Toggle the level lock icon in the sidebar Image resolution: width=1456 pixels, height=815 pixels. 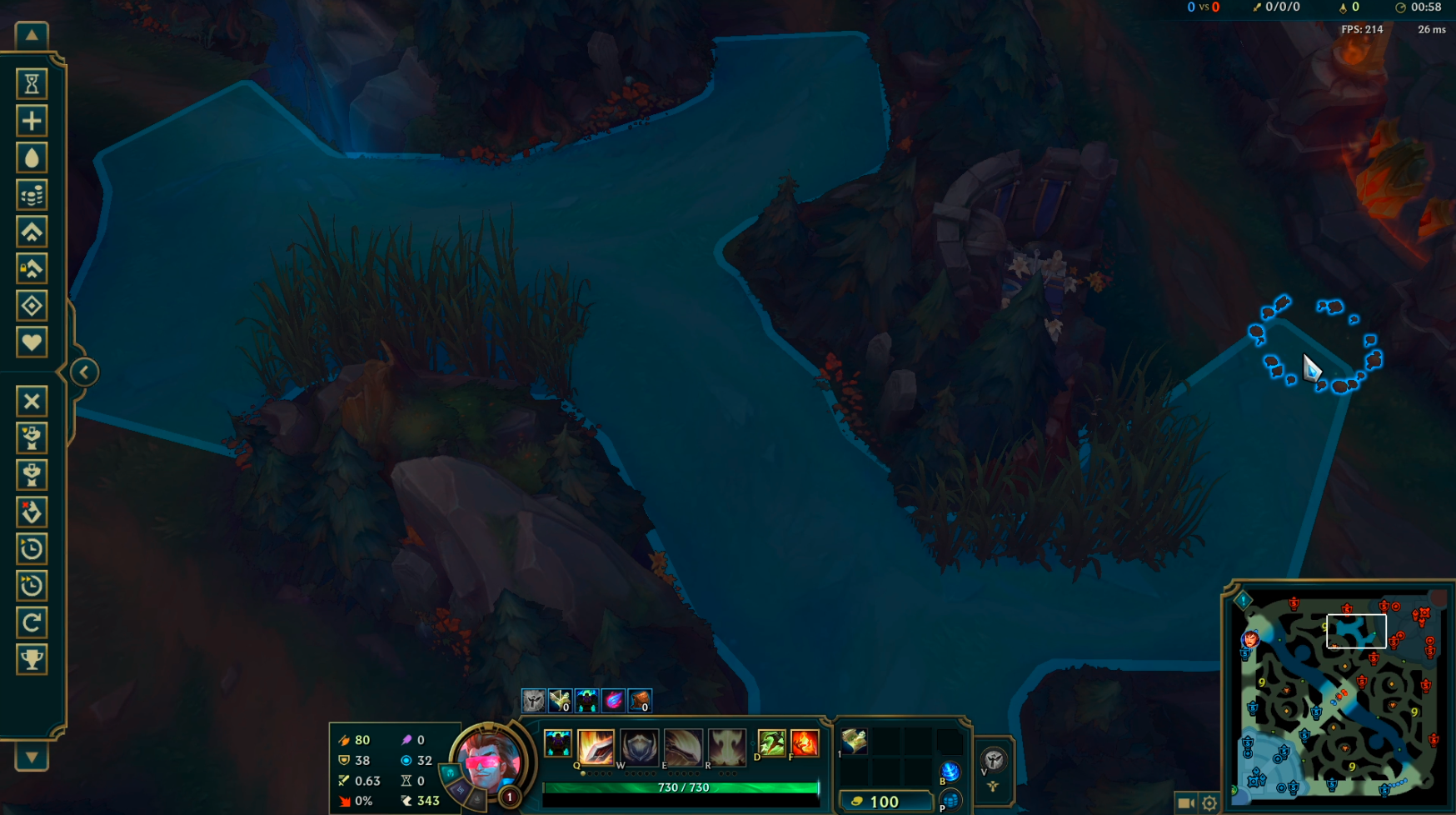click(x=32, y=267)
